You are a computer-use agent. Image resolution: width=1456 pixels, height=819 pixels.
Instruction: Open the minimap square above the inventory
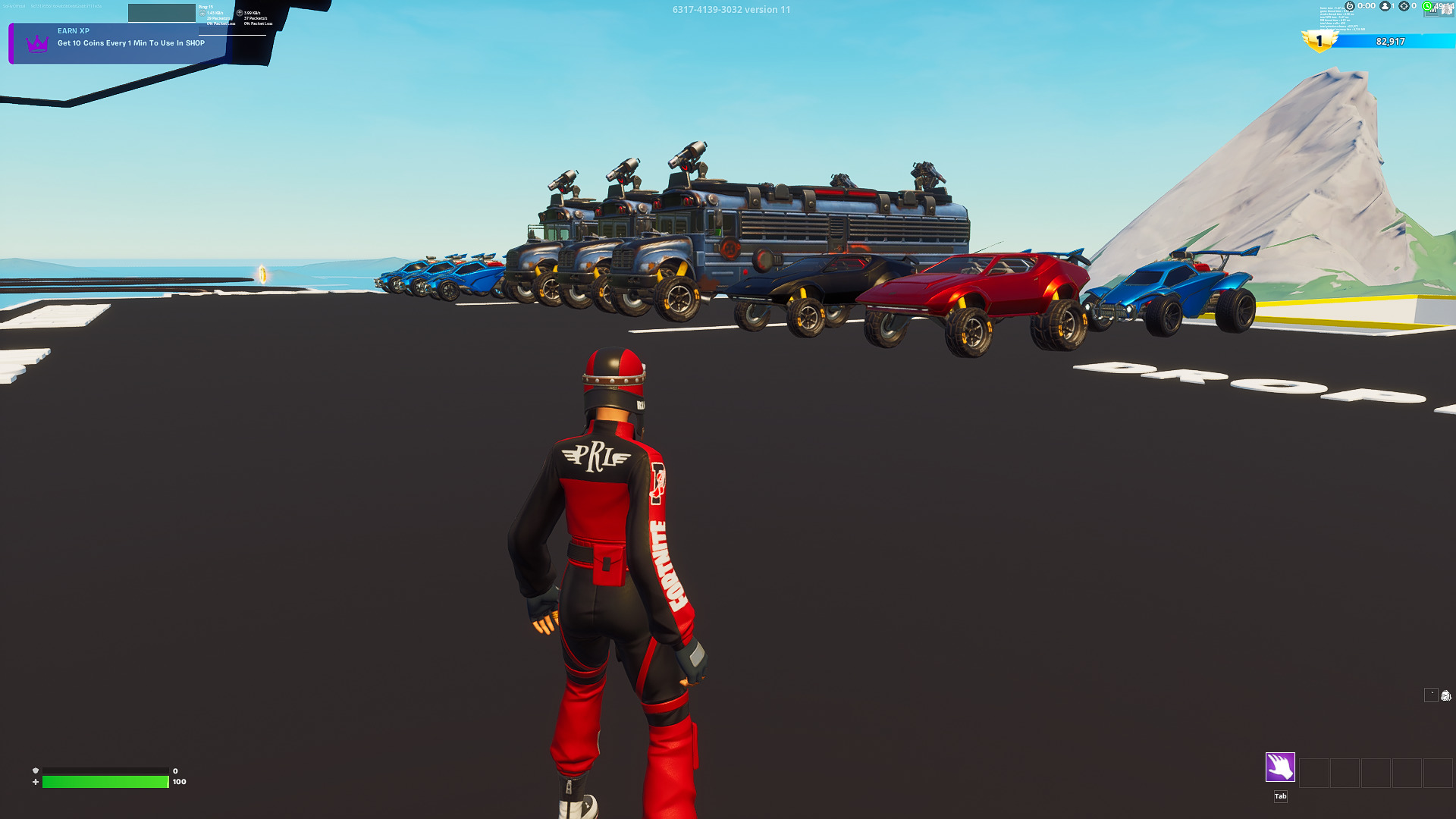(1432, 695)
